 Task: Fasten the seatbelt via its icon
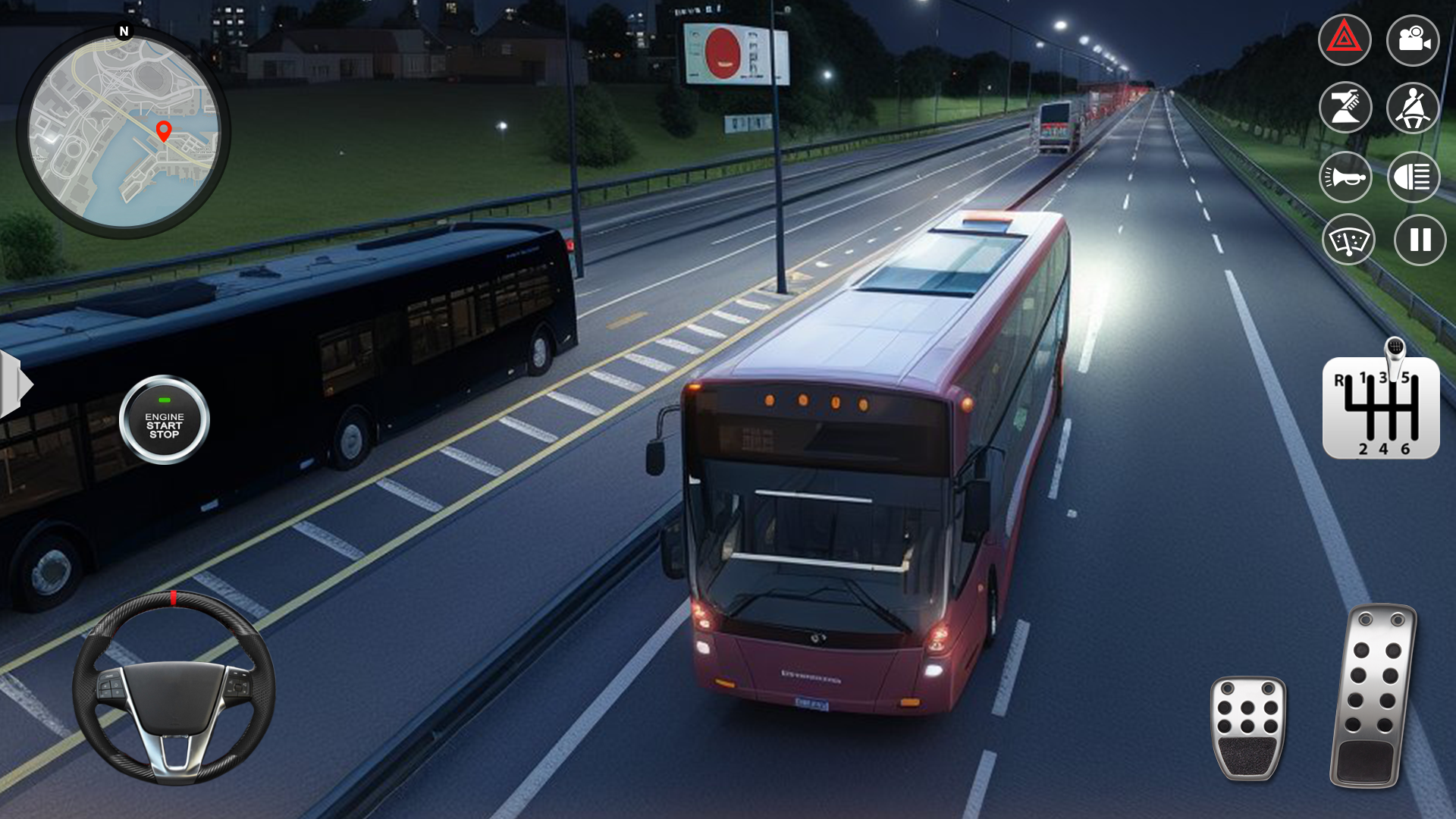(x=1412, y=108)
